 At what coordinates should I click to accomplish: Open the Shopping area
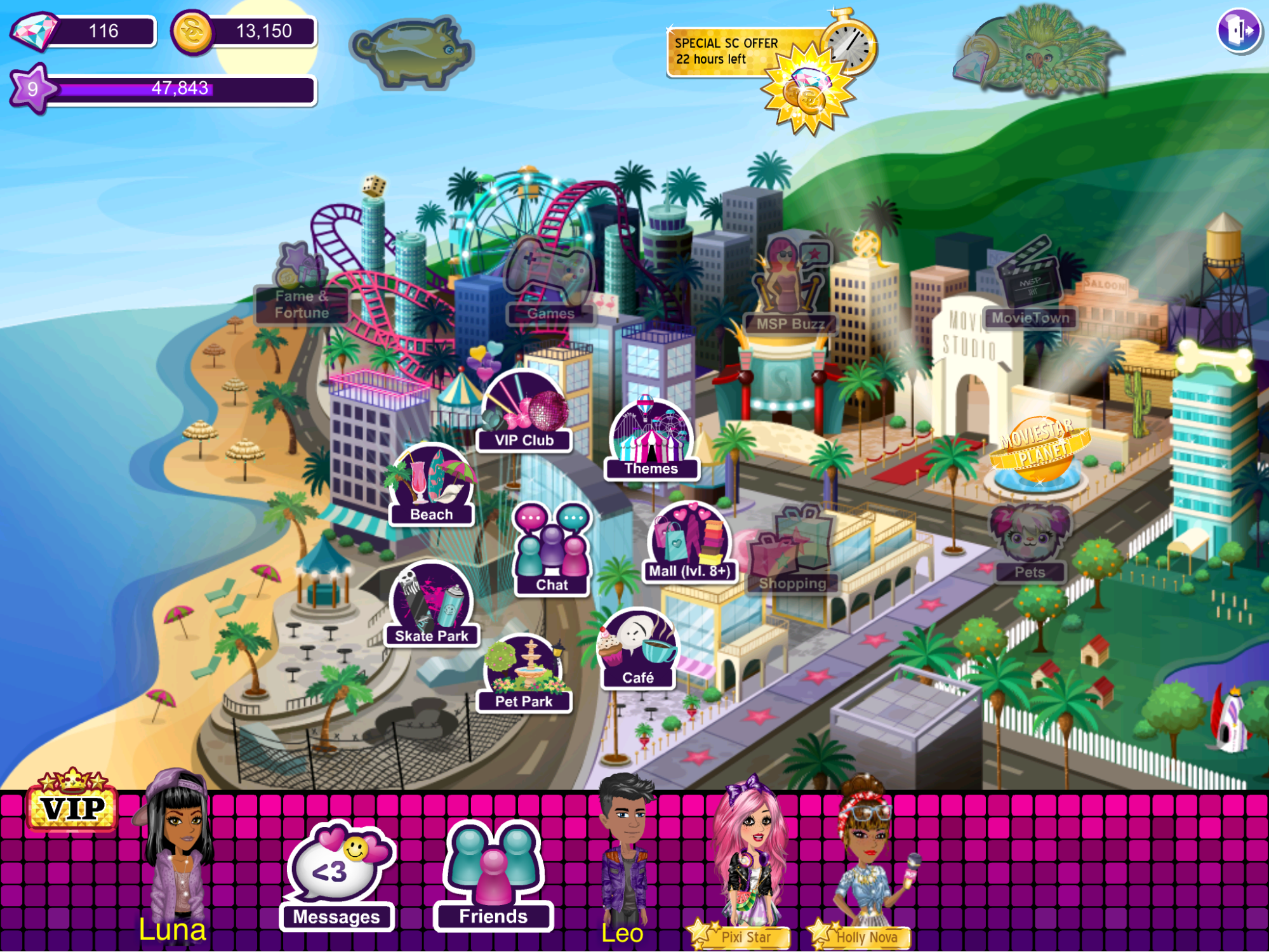792,552
